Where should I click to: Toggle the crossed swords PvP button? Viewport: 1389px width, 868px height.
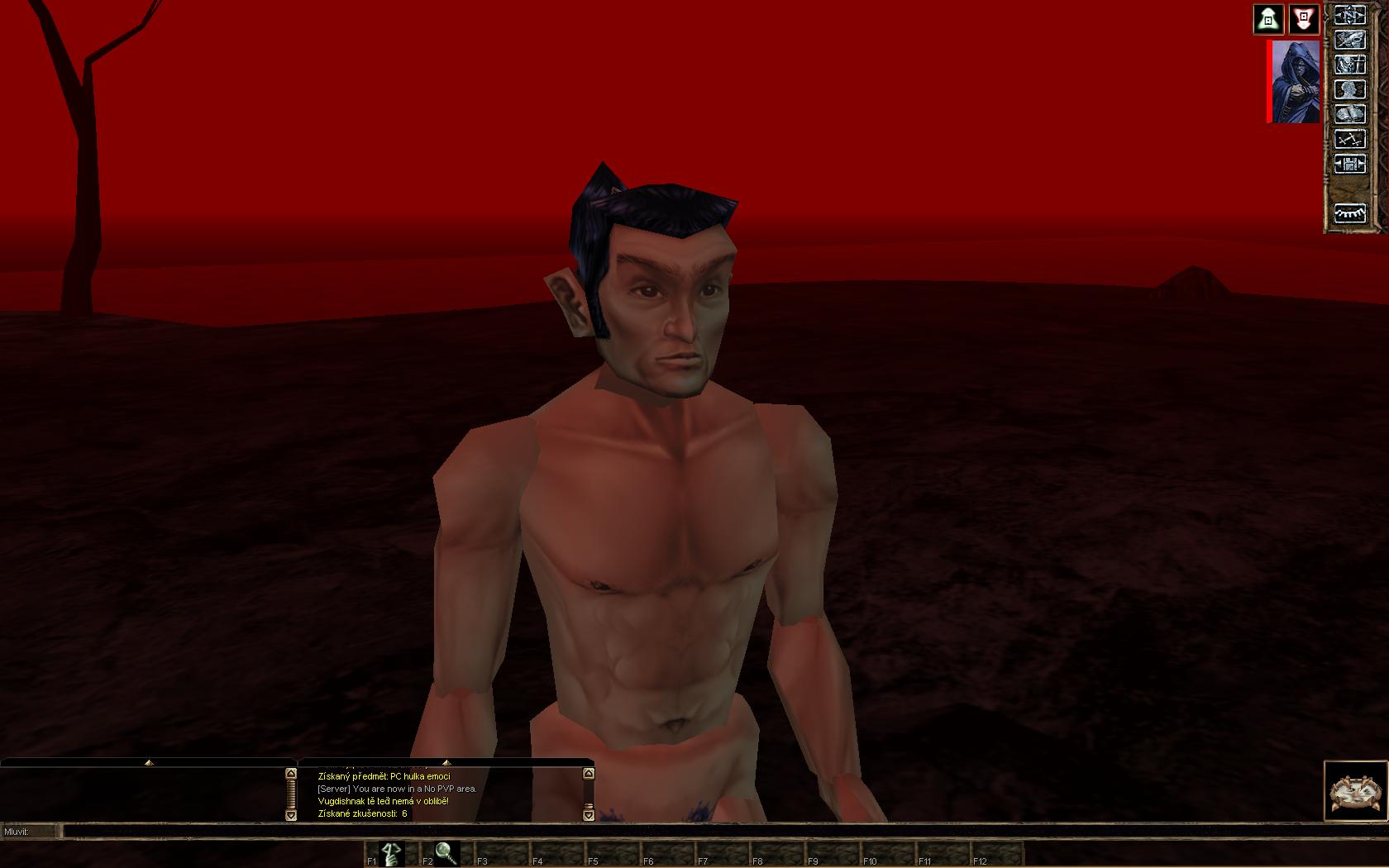pyautogui.click(x=1349, y=139)
